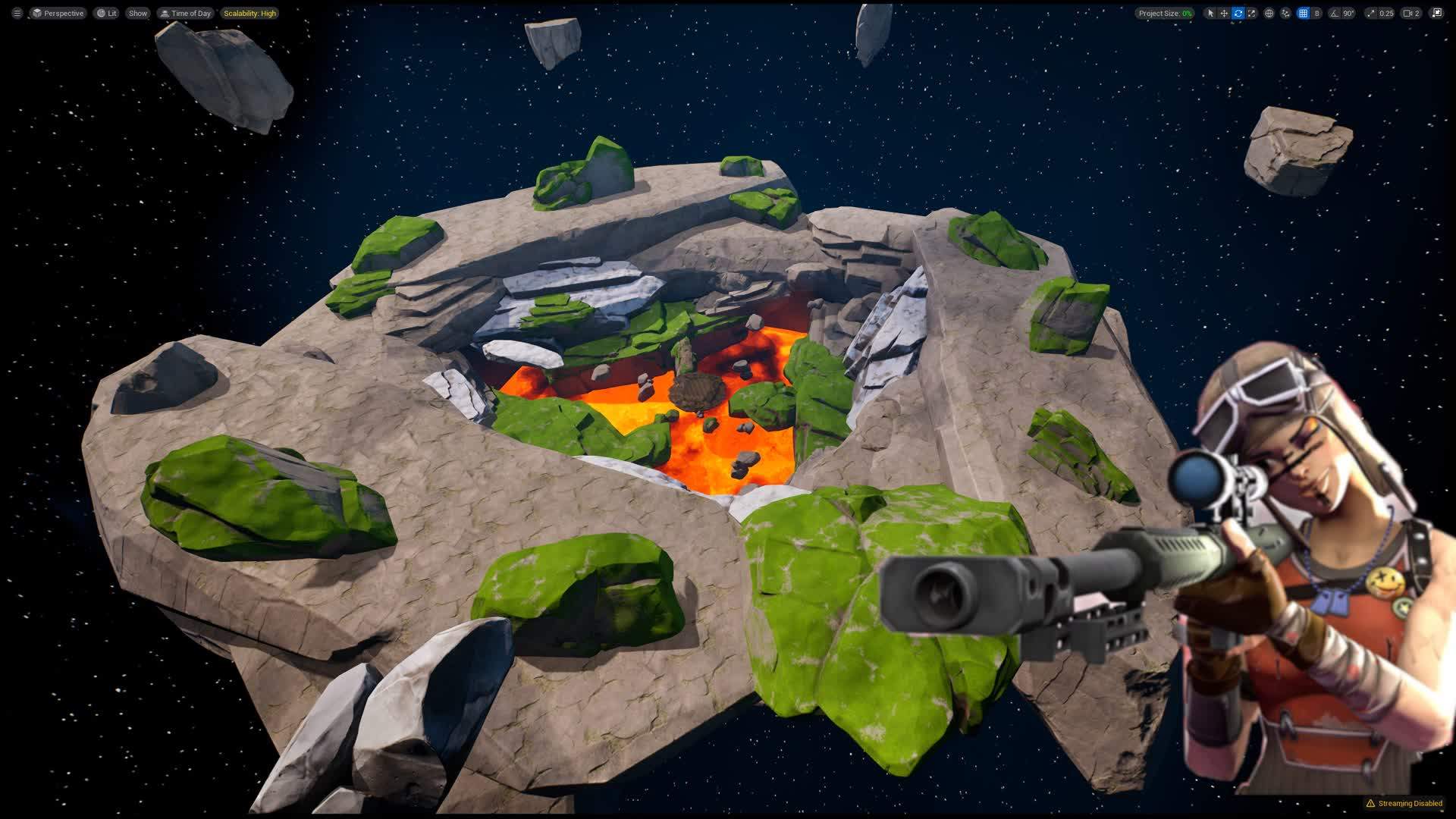Open the Lit view mode dropdown

pos(105,13)
